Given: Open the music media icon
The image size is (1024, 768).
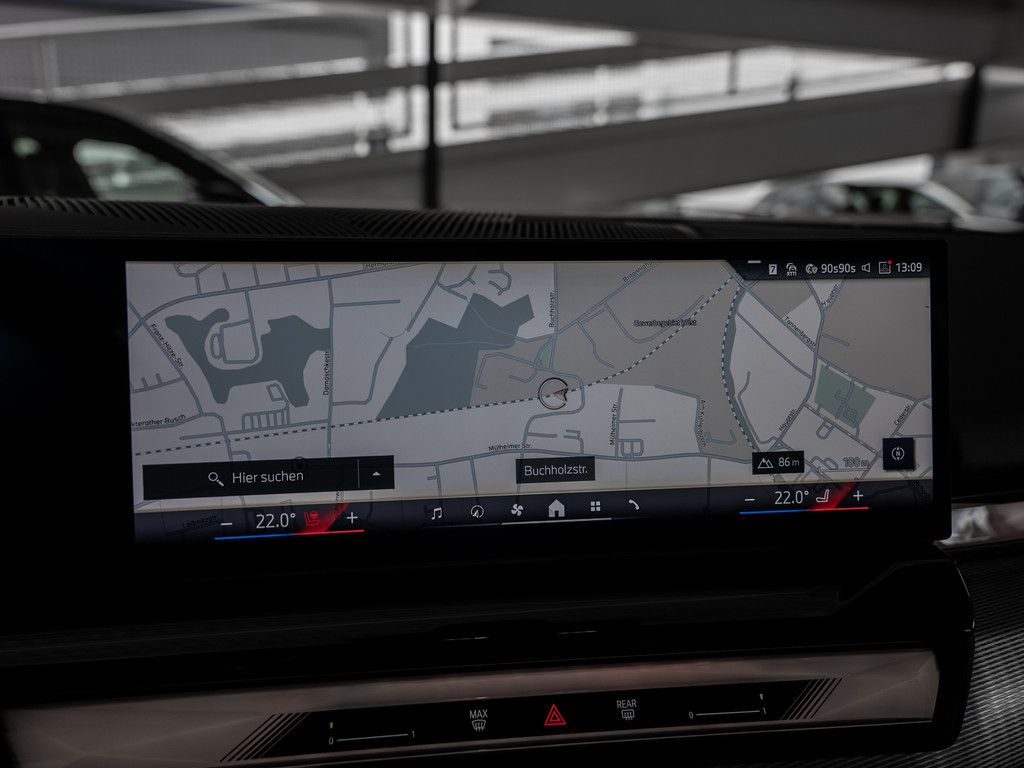Looking at the screenshot, I should tap(436, 512).
